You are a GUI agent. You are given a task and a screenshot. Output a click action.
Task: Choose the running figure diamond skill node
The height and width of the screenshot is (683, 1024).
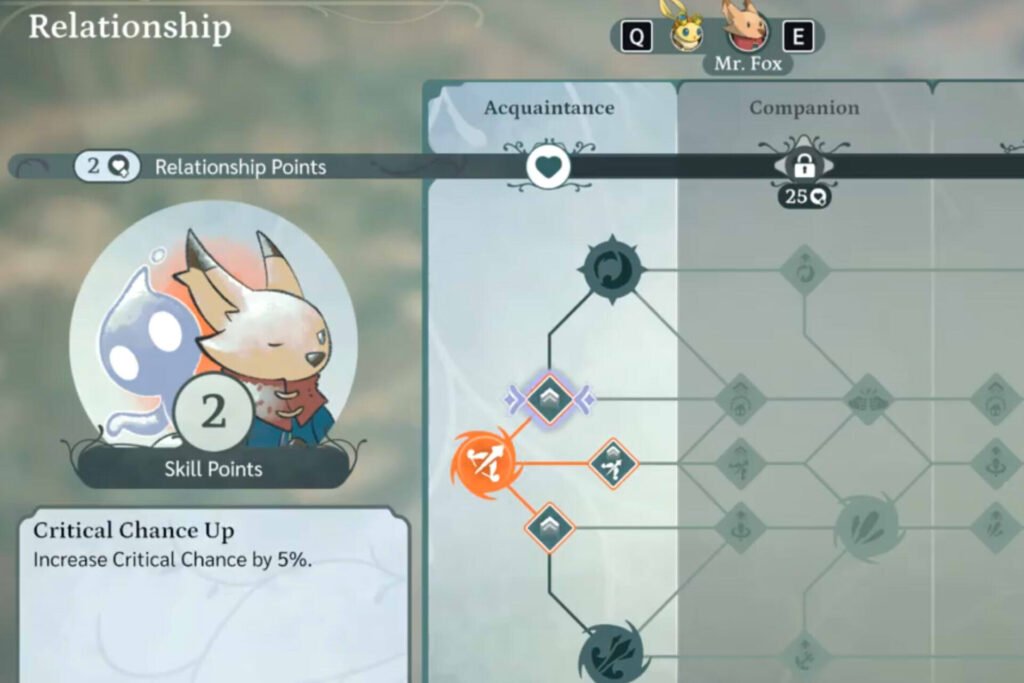(x=612, y=463)
